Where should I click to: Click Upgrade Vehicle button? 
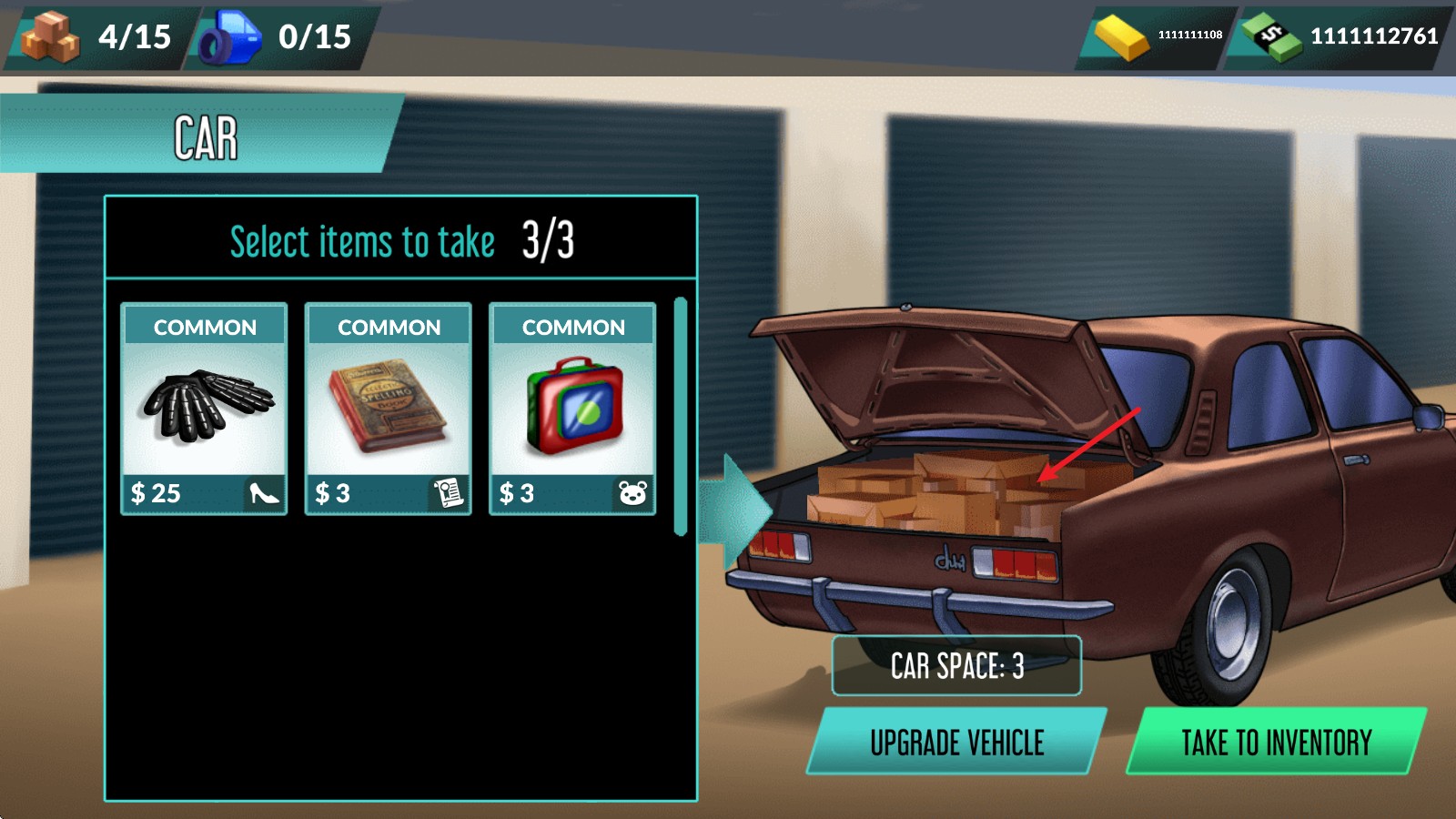click(x=956, y=743)
